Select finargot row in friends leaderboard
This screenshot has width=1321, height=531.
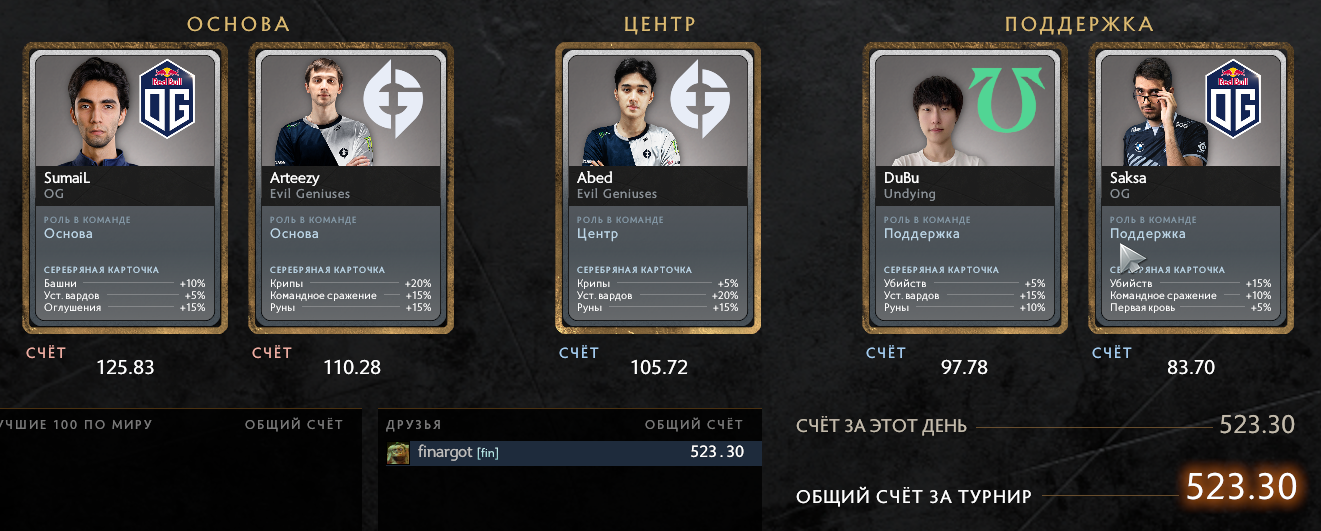[x=570, y=453]
